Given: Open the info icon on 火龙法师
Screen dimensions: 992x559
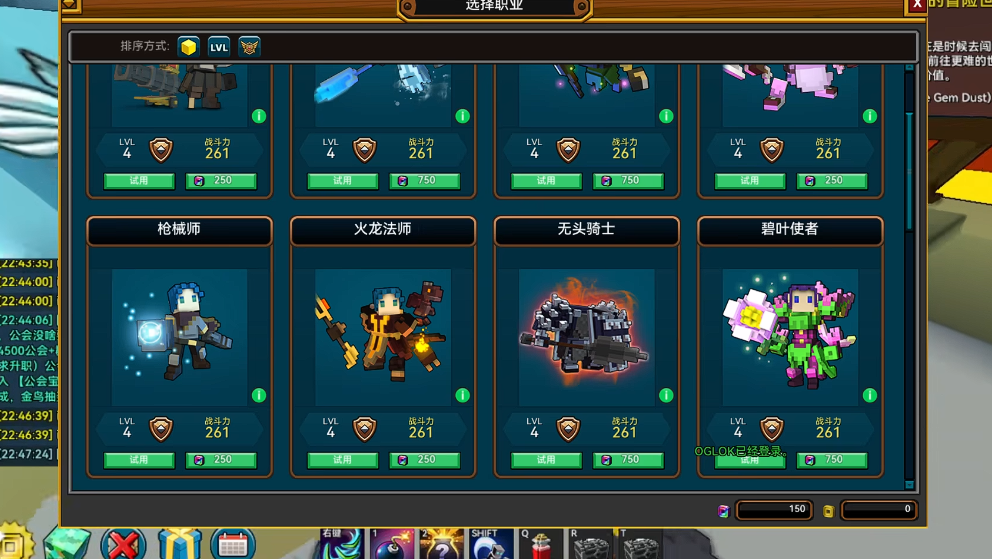Looking at the screenshot, I should pyautogui.click(x=462, y=396).
